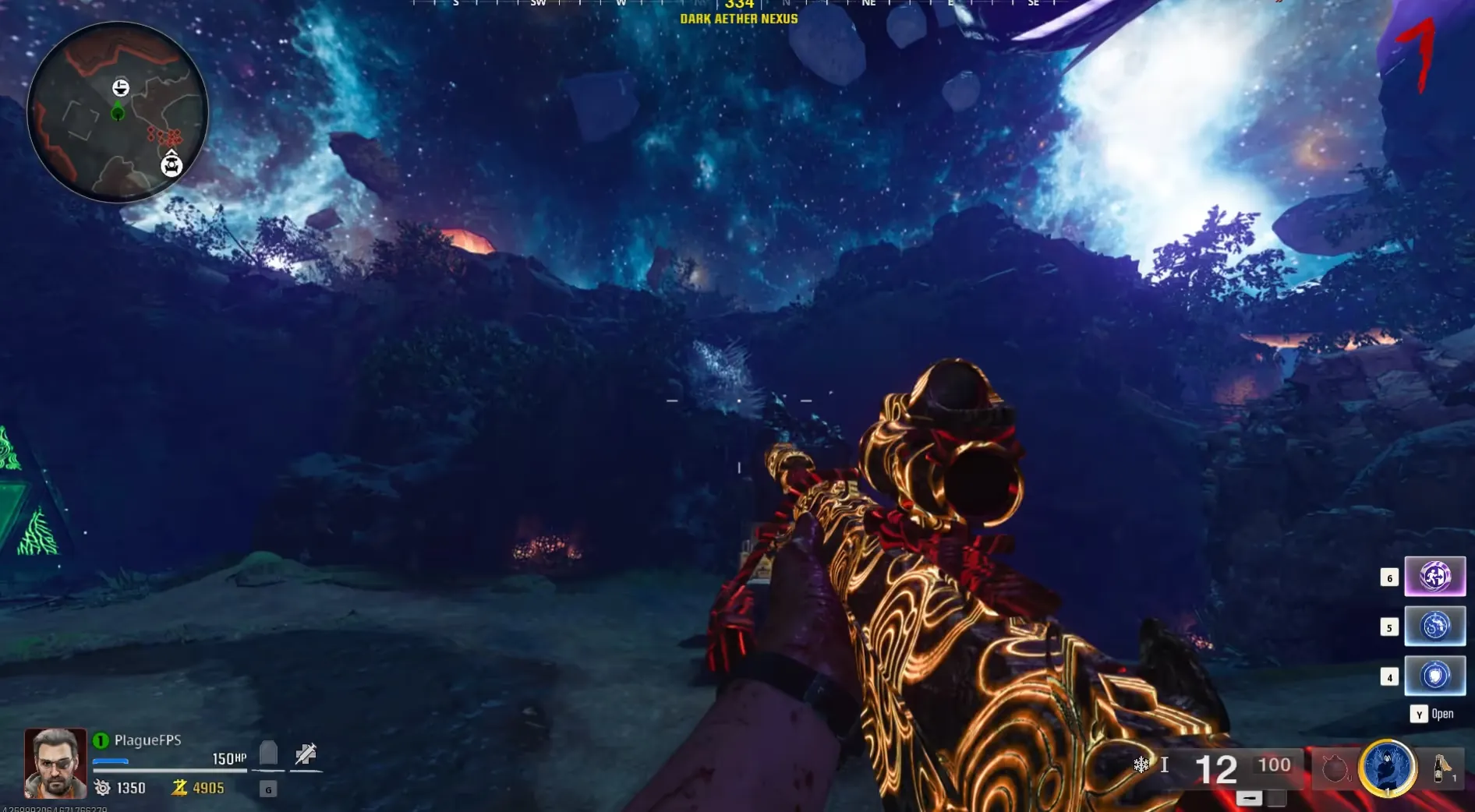Click the machine marker at minimap's edge
The image size is (1475, 812).
pyautogui.click(x=172, y=165)
